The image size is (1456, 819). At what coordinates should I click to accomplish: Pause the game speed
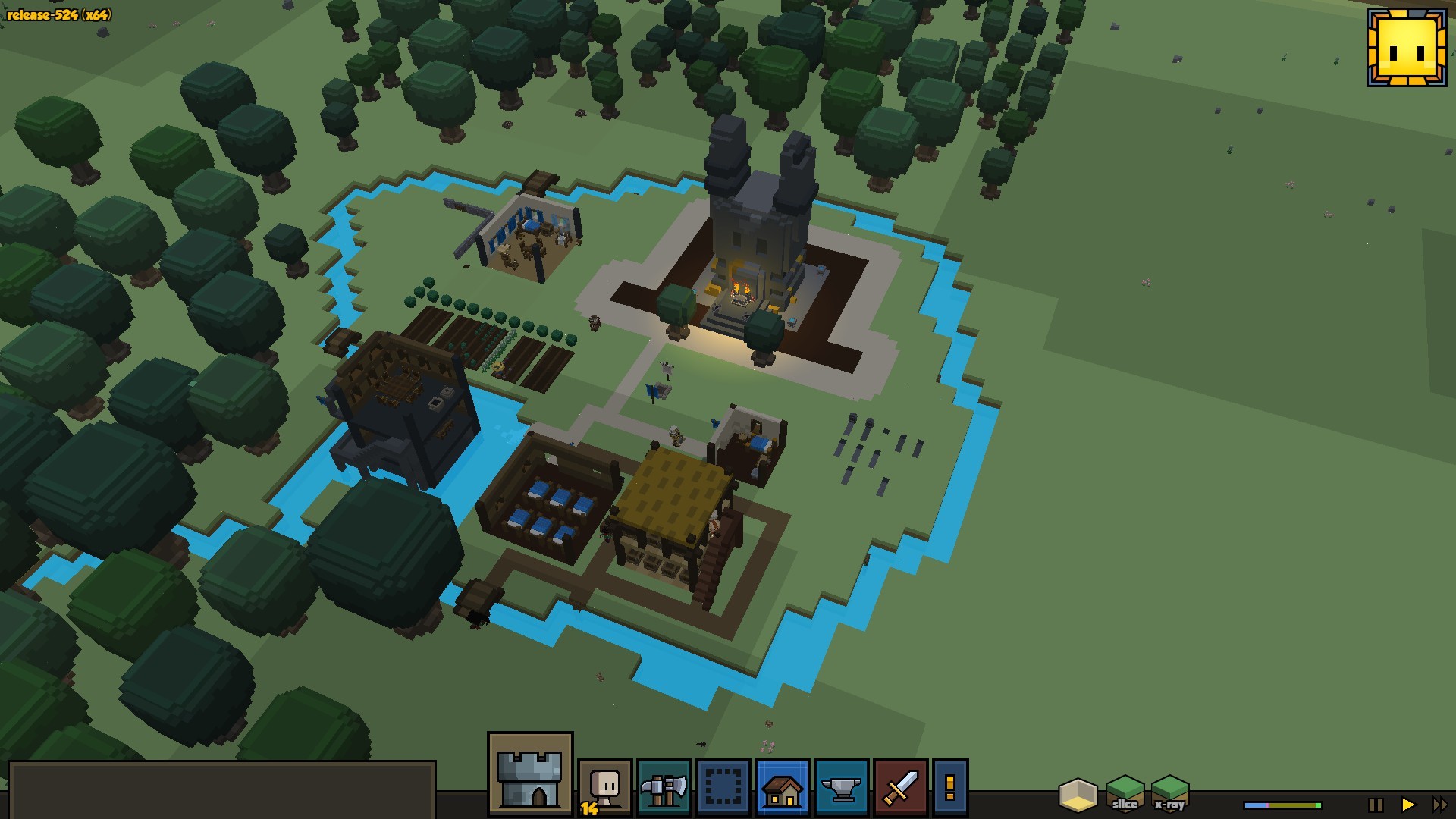(x=1376, y=805)
